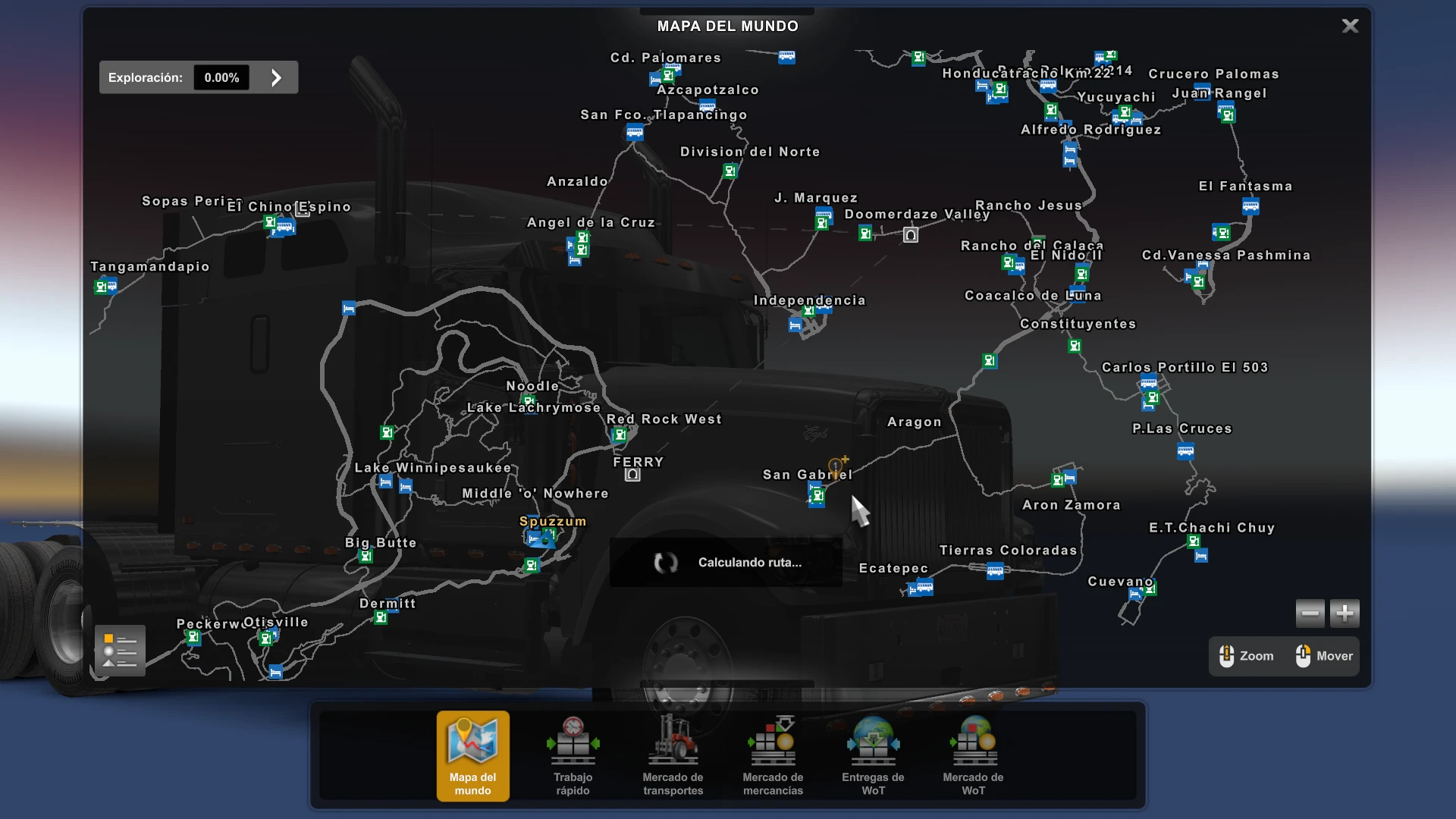This screenshot has height=819, width=1456.
Task: Select the ferry anchor icon below FERRY label
Action: tap(633, 475)
